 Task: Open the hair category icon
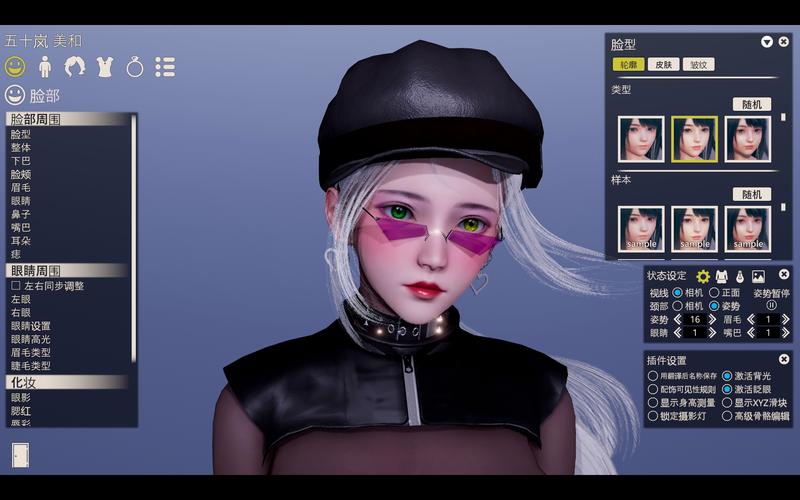75,67
